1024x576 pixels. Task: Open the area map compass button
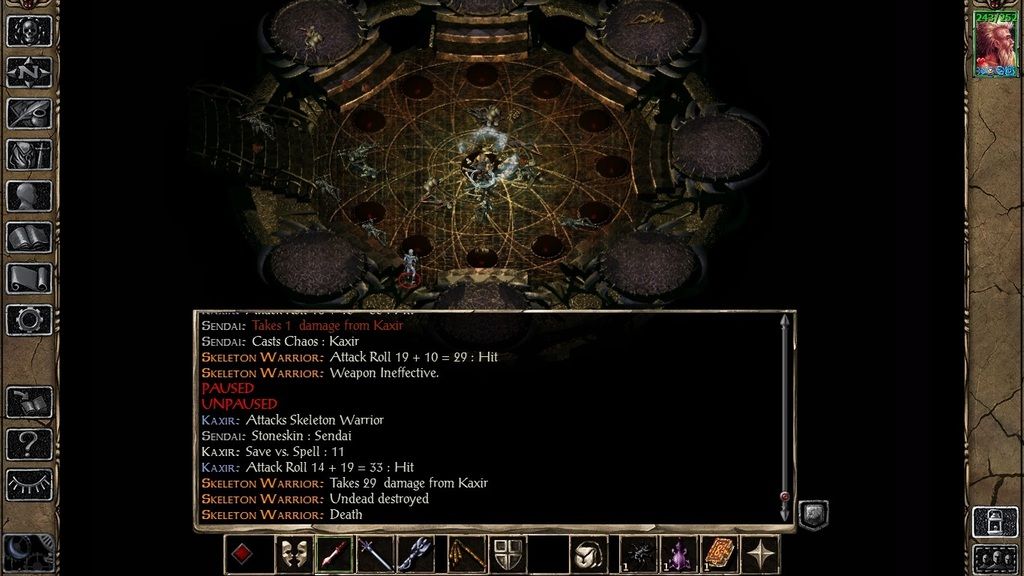(29, 72)
